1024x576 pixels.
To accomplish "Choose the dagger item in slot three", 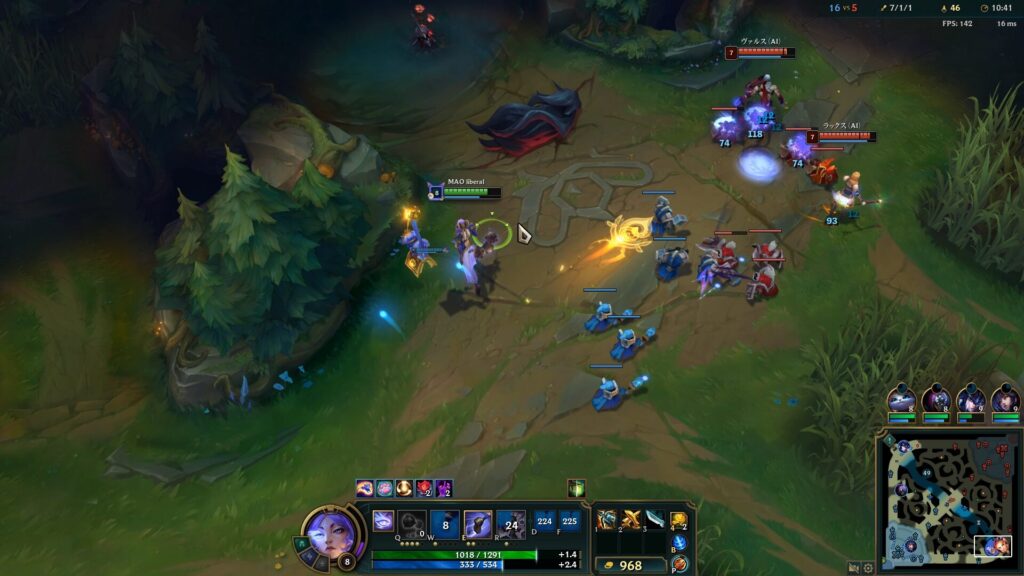I will [654, 519].
